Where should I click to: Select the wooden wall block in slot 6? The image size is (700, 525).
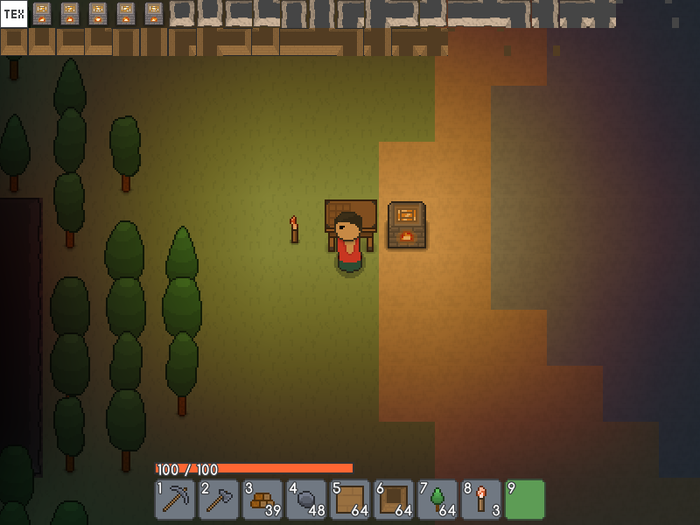[394, 499]
